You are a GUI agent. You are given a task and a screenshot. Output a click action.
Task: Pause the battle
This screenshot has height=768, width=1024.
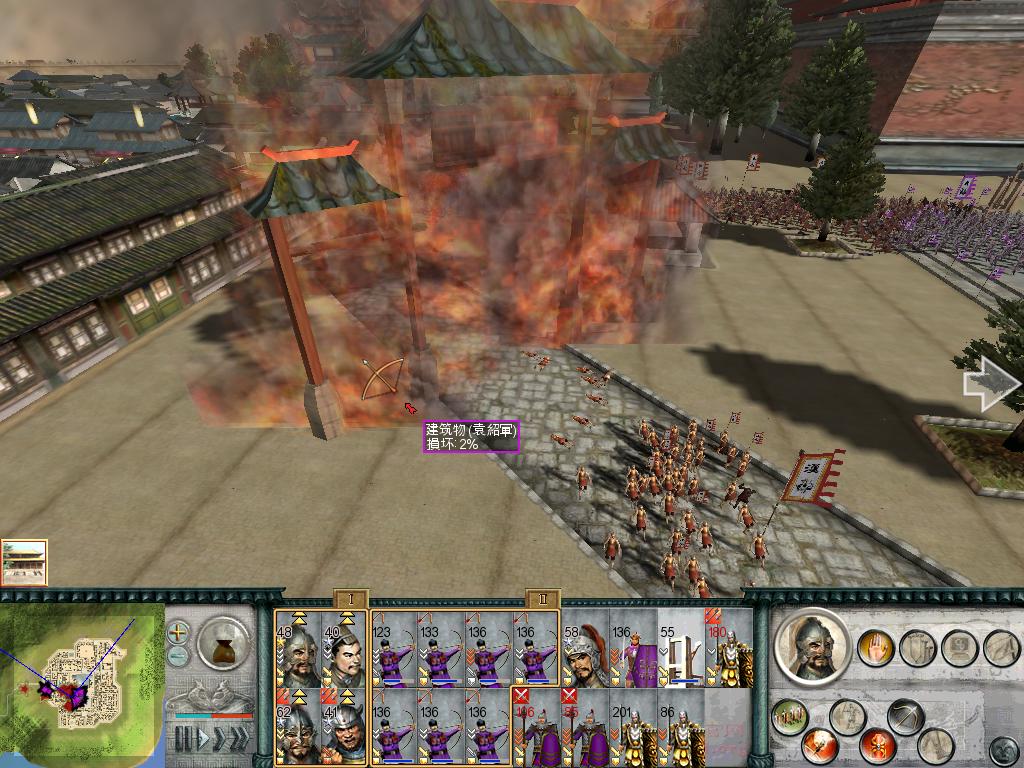coord(182,739)
